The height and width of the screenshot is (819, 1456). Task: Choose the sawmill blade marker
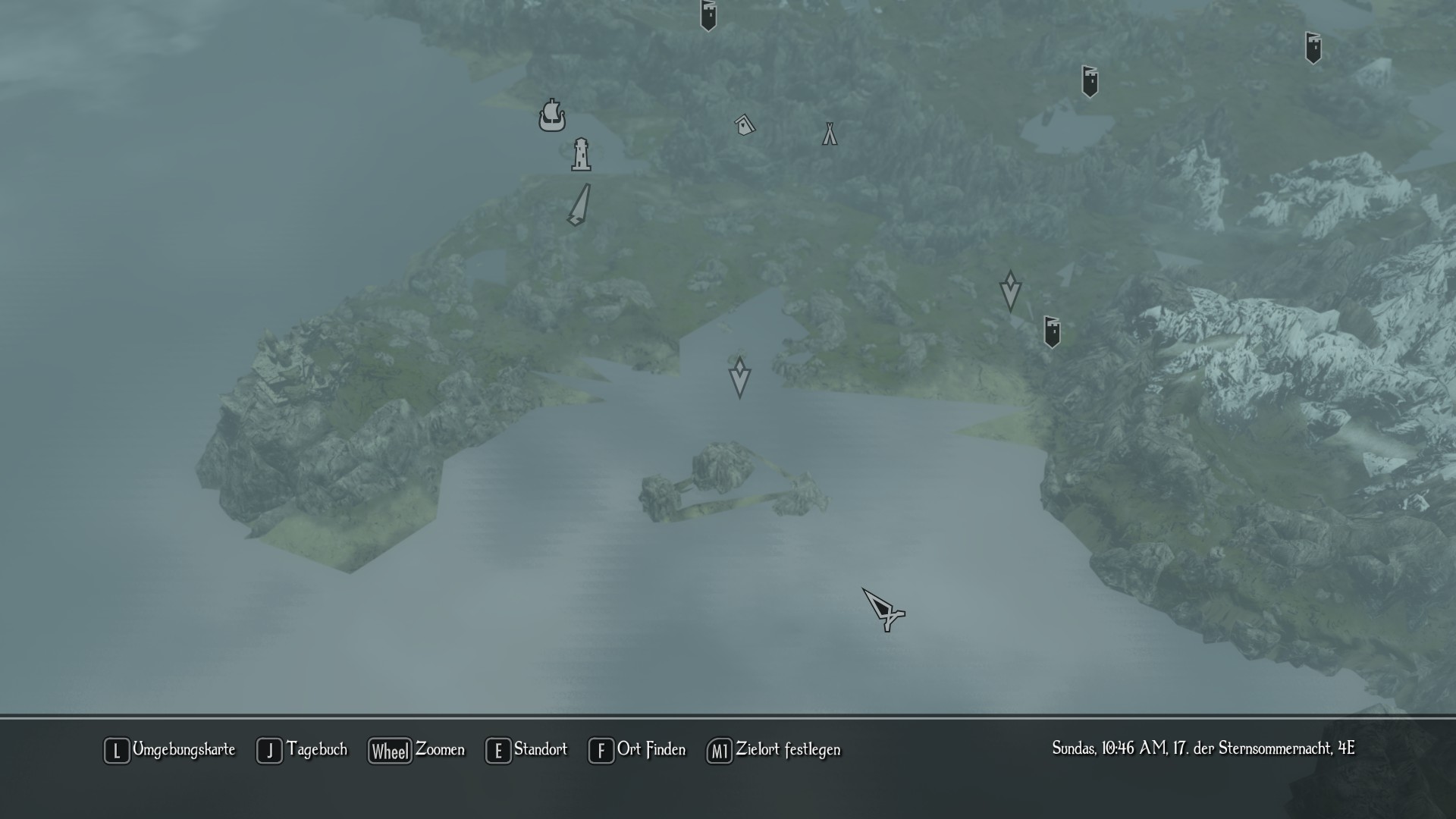tap(579, 205)
